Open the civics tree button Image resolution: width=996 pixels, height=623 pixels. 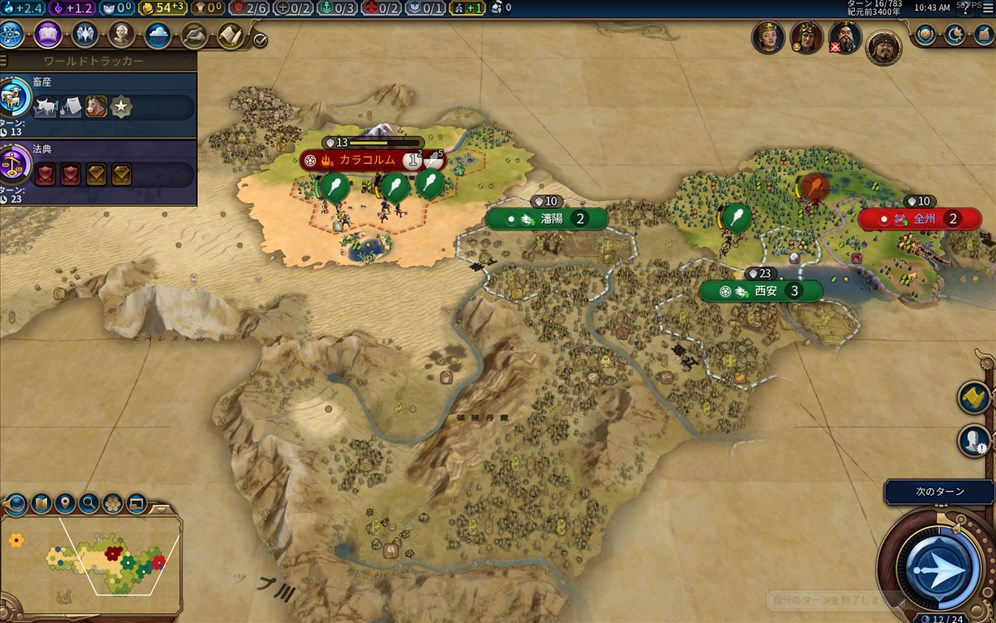47,35
